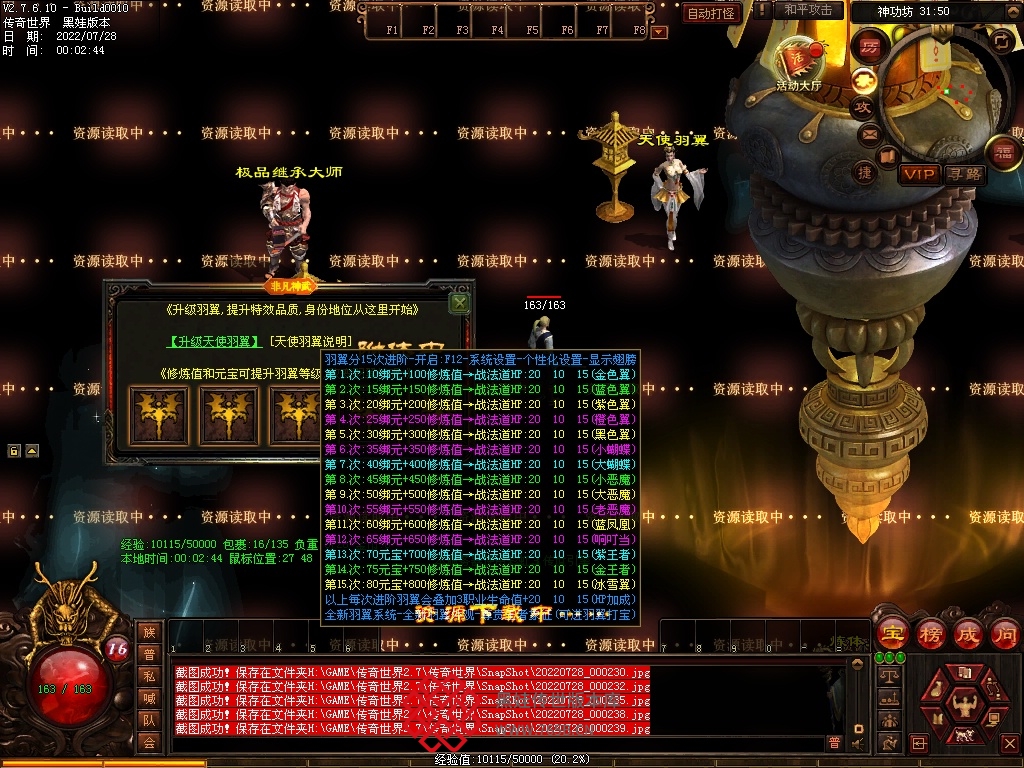
Task: Open the 问 help button
Action: coord(1004,633)
